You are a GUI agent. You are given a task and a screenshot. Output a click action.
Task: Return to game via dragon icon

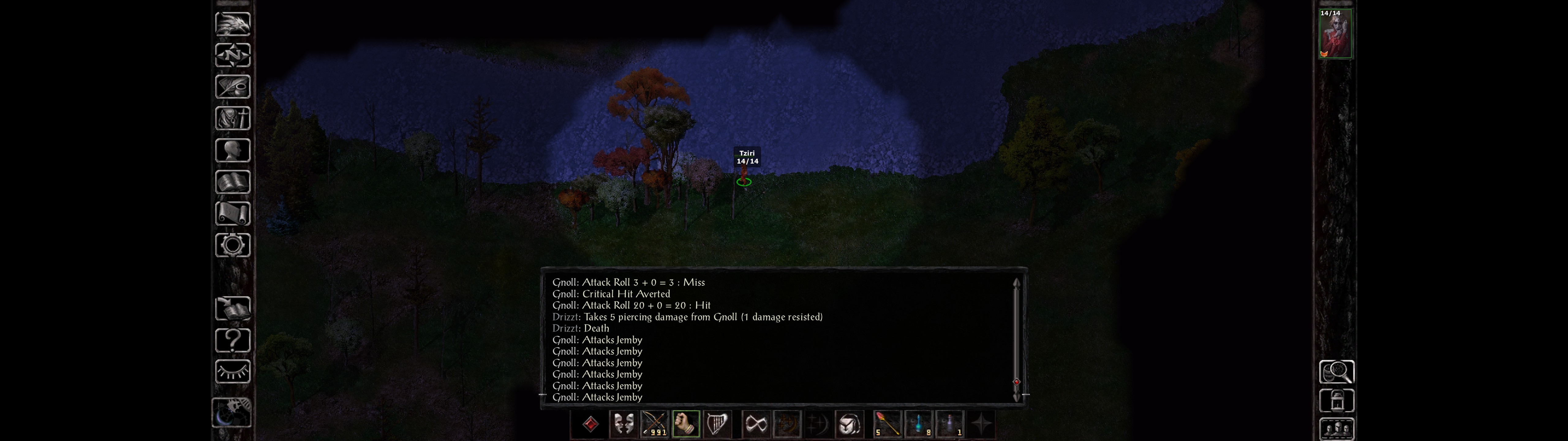pyautogui.click(x=232, y=24)
